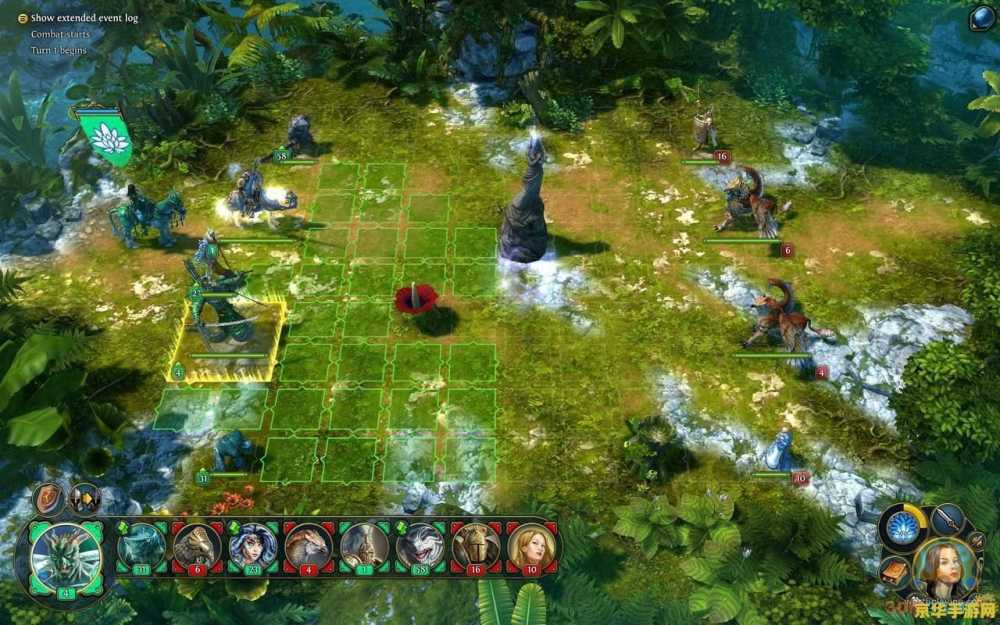
Task: Open the orb menu in the top-right corner
Action: (981, 18)
